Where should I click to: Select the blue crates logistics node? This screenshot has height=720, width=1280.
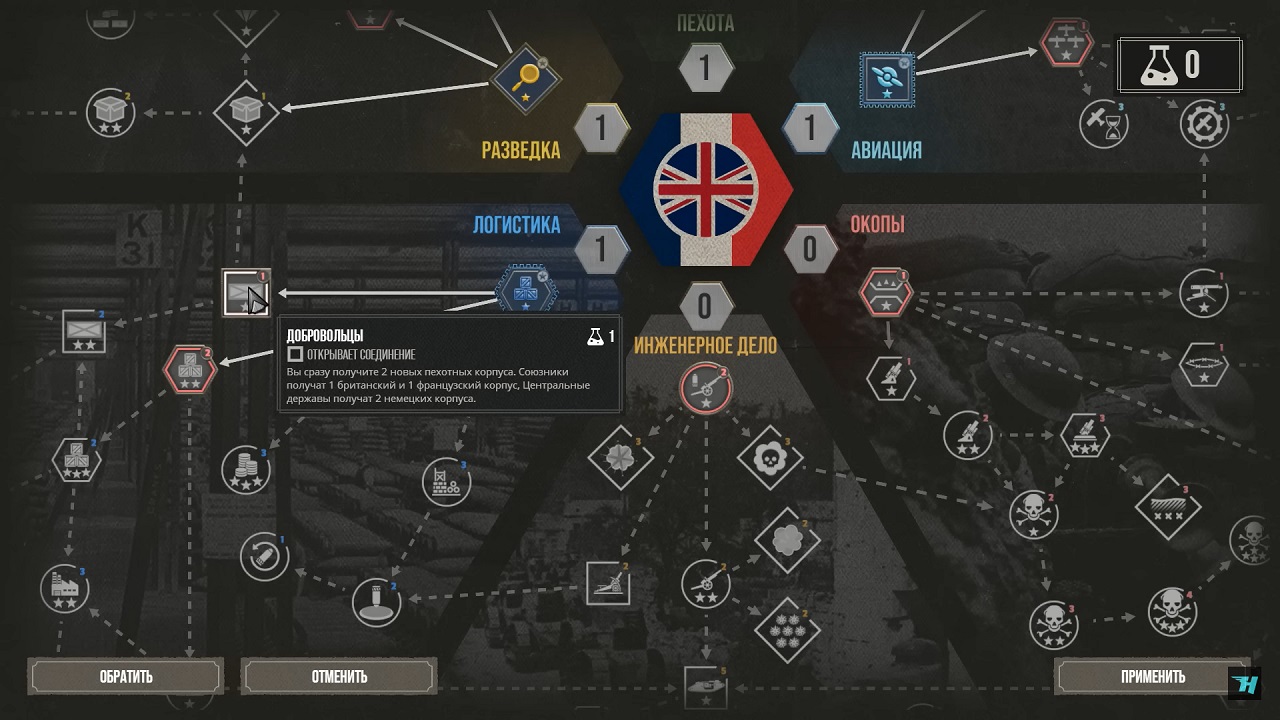524,293
